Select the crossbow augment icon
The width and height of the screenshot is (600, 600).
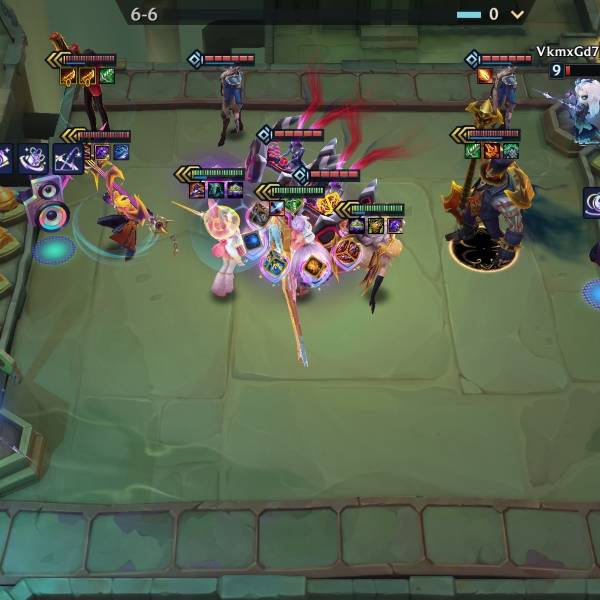68,158
